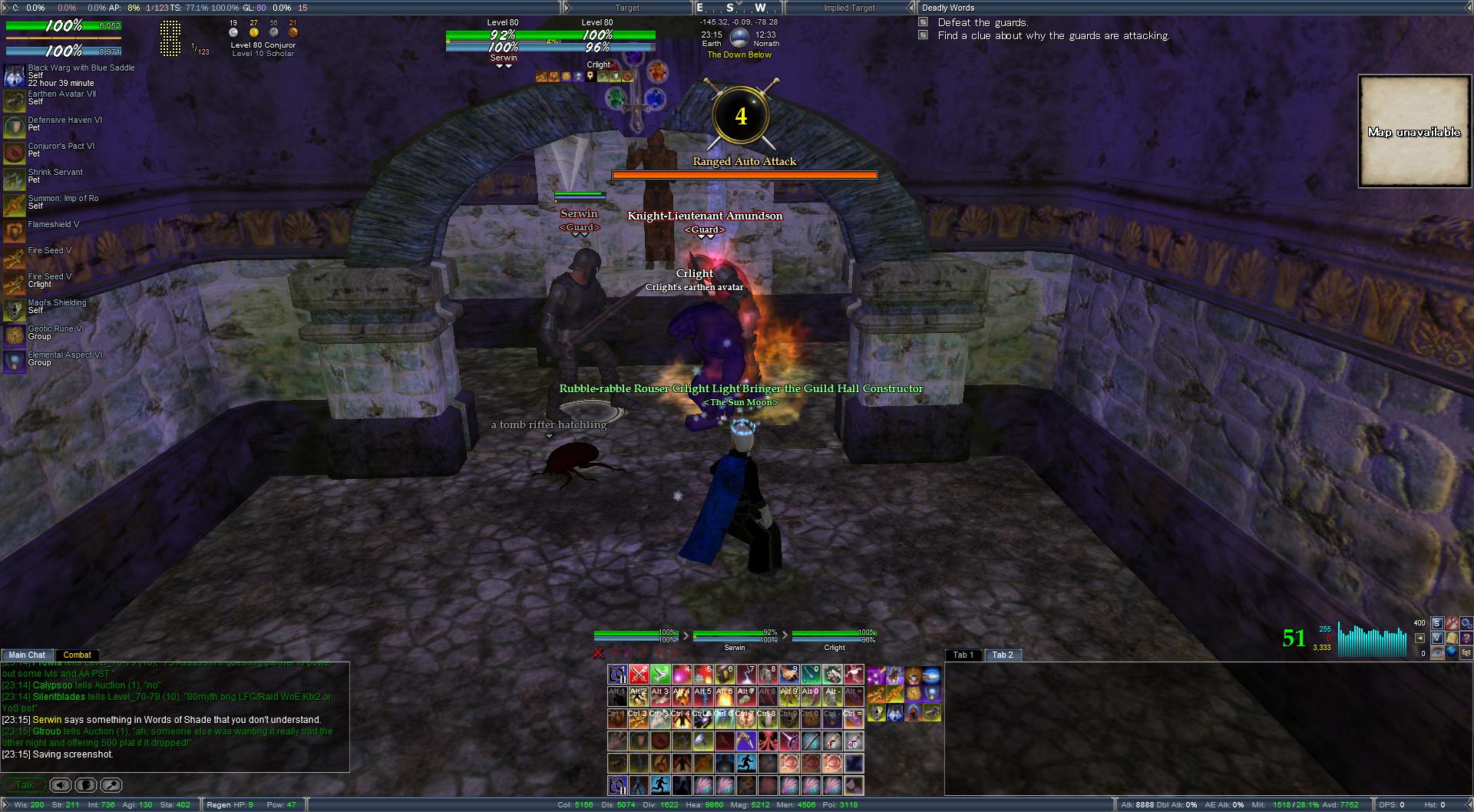Viewport: 1474px width, 812px height.
Task: Switch to the Main Chat tab
Action: pos(27,655)
